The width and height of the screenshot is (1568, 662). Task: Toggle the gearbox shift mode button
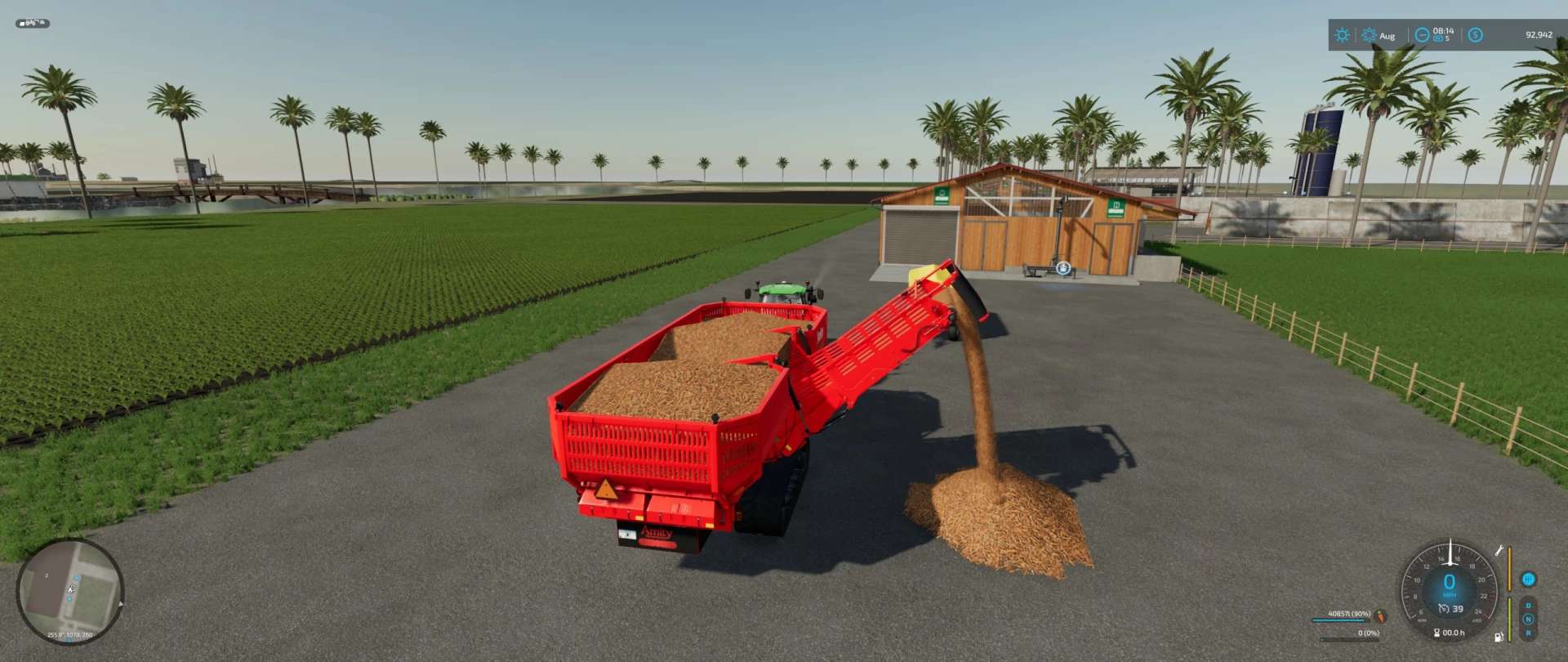coord(1528,579)
